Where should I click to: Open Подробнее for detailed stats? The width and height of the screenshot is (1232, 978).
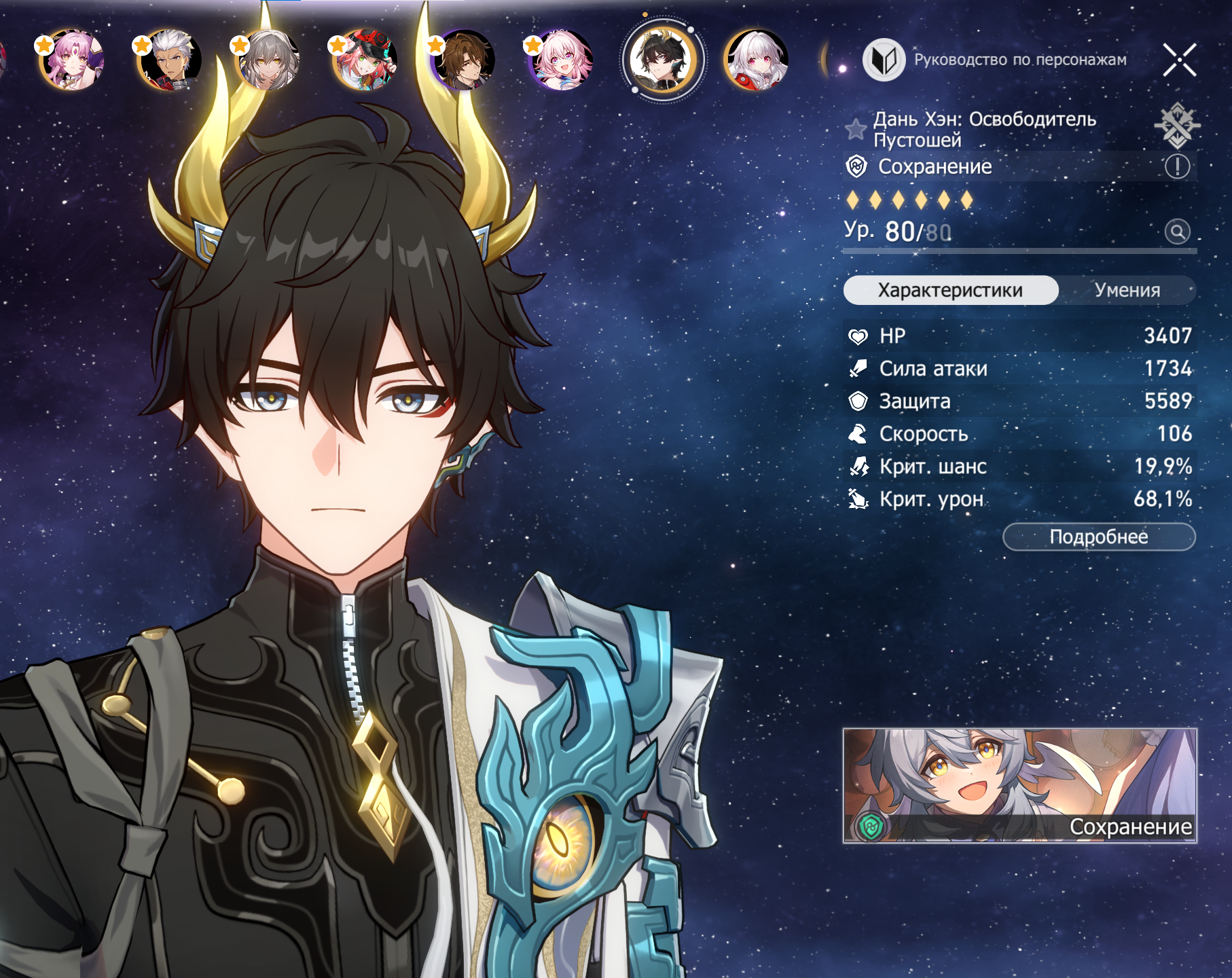(1098, 537)
